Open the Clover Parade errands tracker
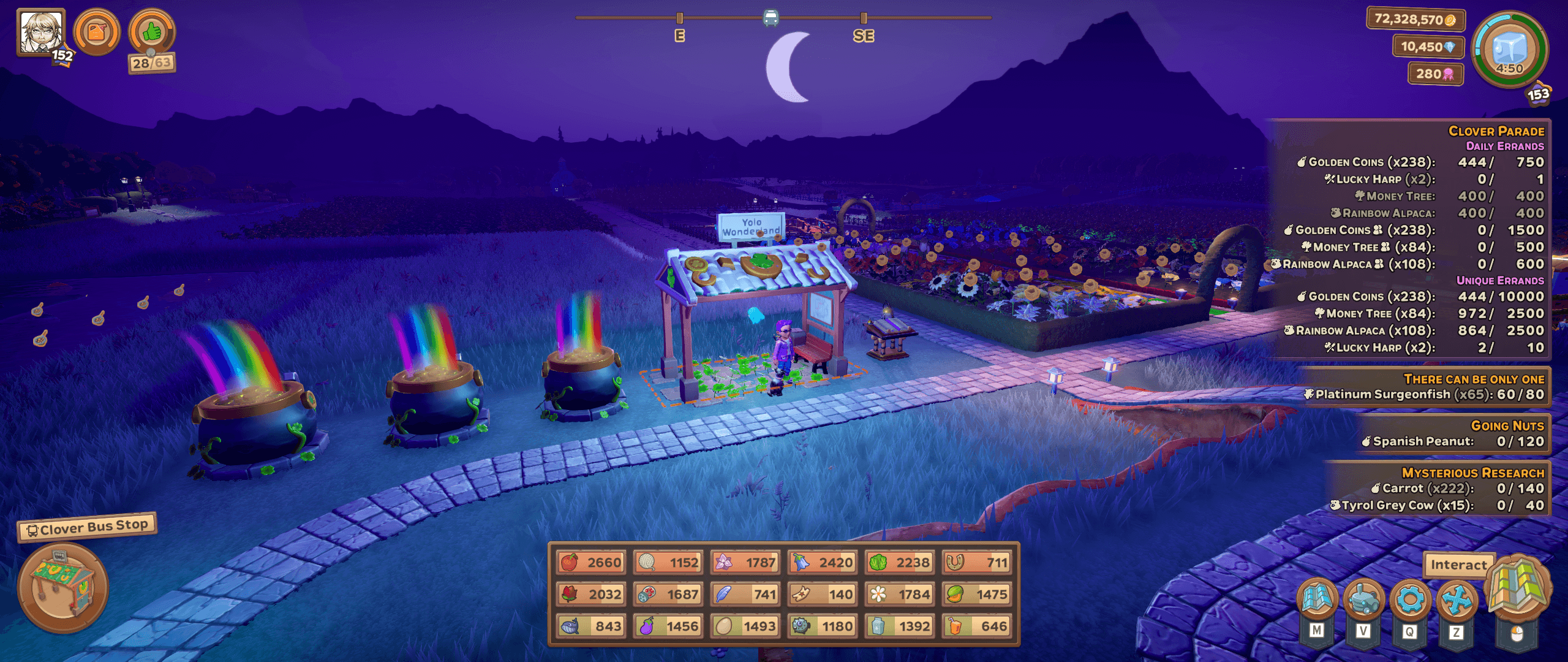Image resolution: width=1568 pixels, height=662 pixels. 1495,131
